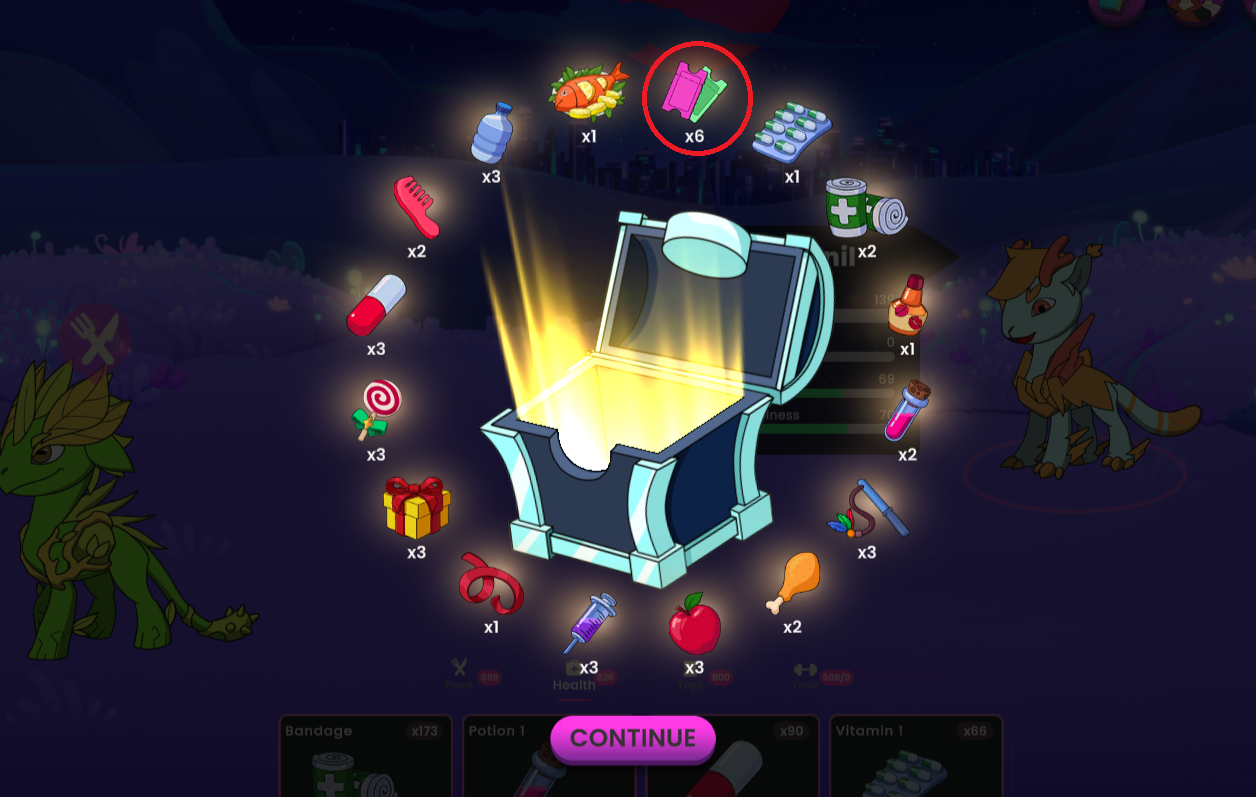This screenshot has width=1256, height=797.
Task: Choose the grilled fish reward icon
Action: 588,92
